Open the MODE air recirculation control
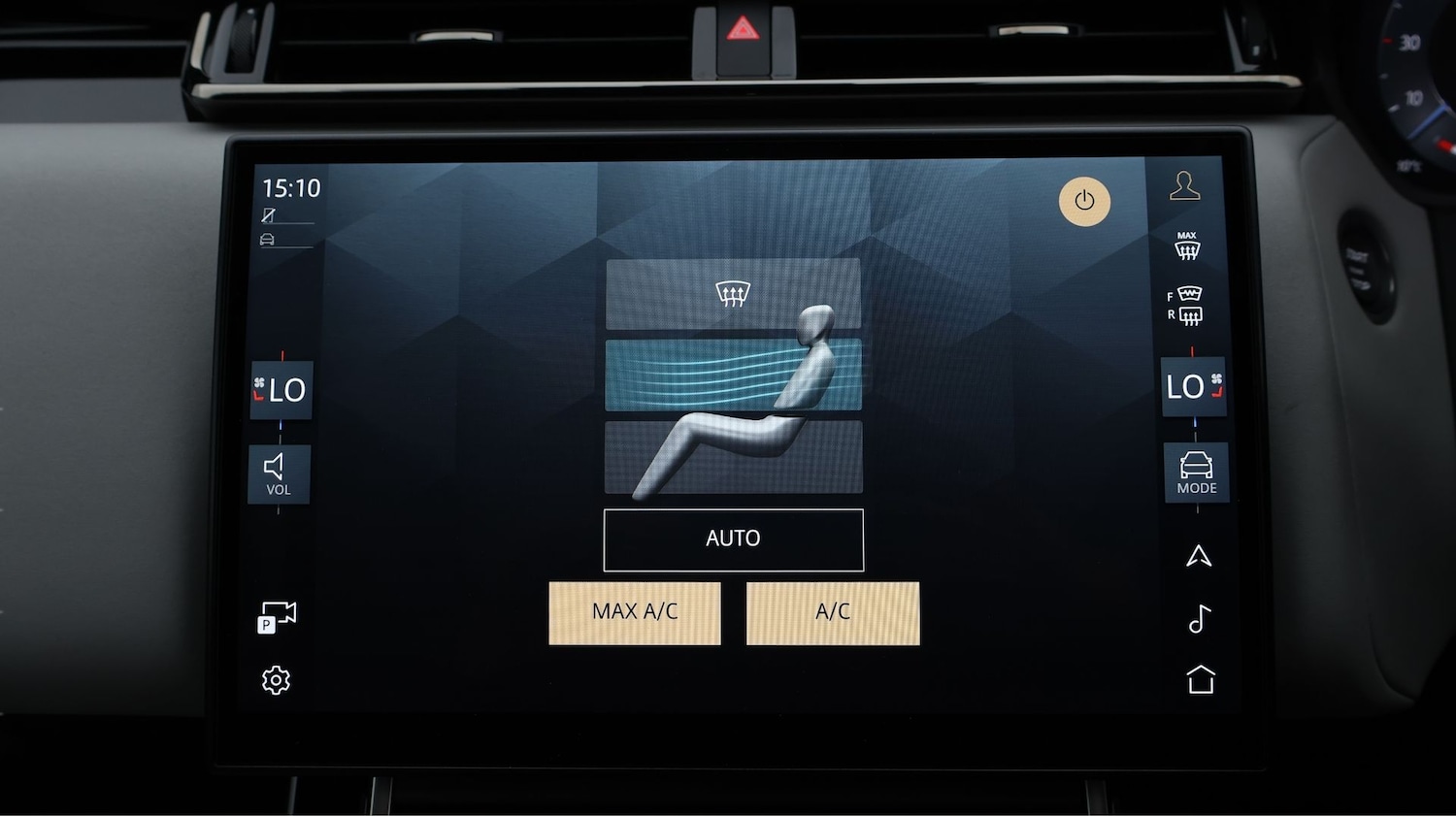The image size is (1456, 816). [1195, 473]
